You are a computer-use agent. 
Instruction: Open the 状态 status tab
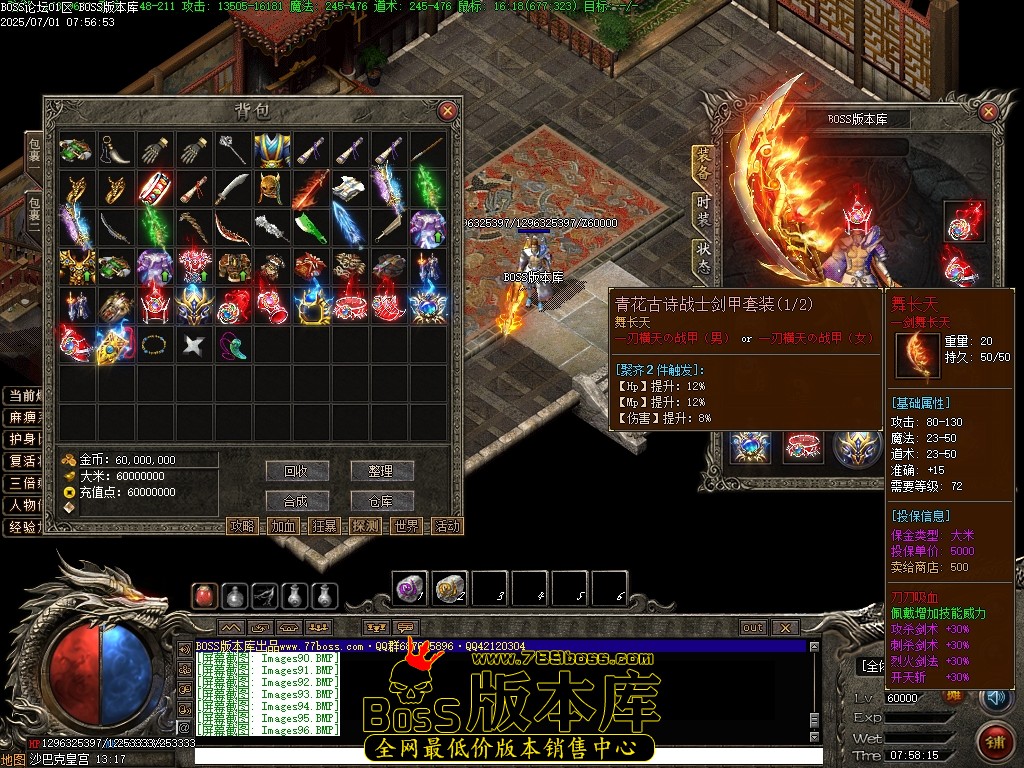coord(704,258)
